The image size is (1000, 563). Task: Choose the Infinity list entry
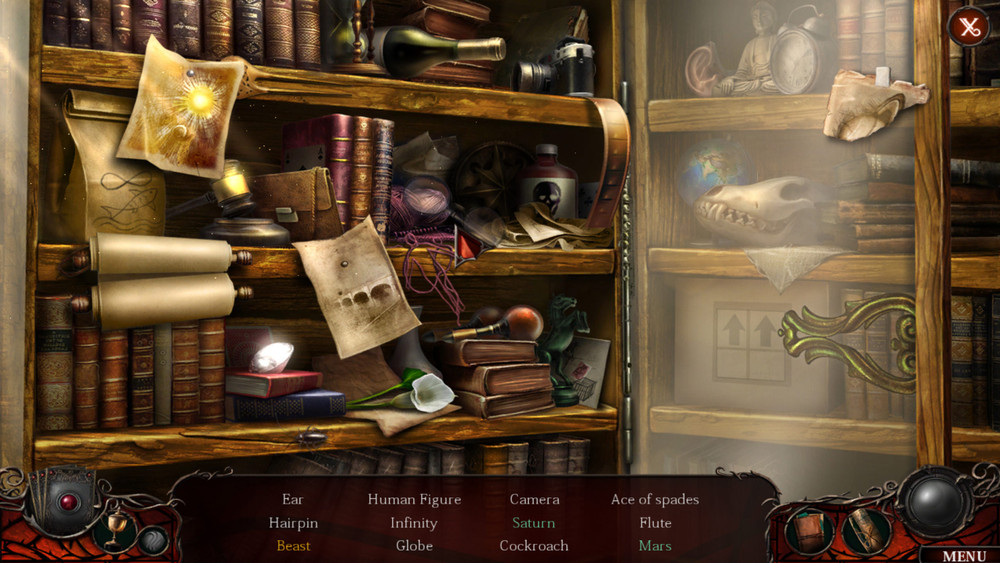coord(414,522)
